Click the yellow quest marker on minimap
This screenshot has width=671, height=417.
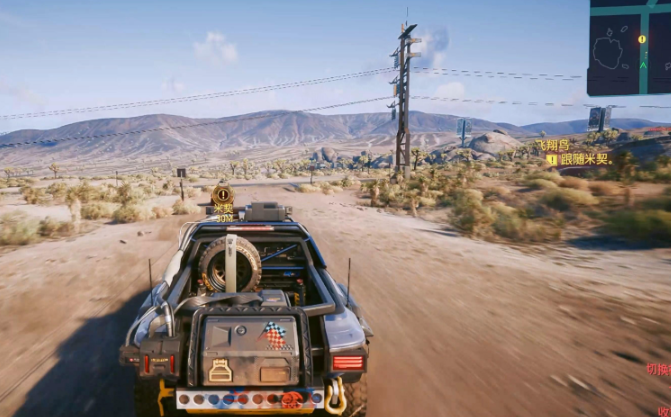[641, 39]
